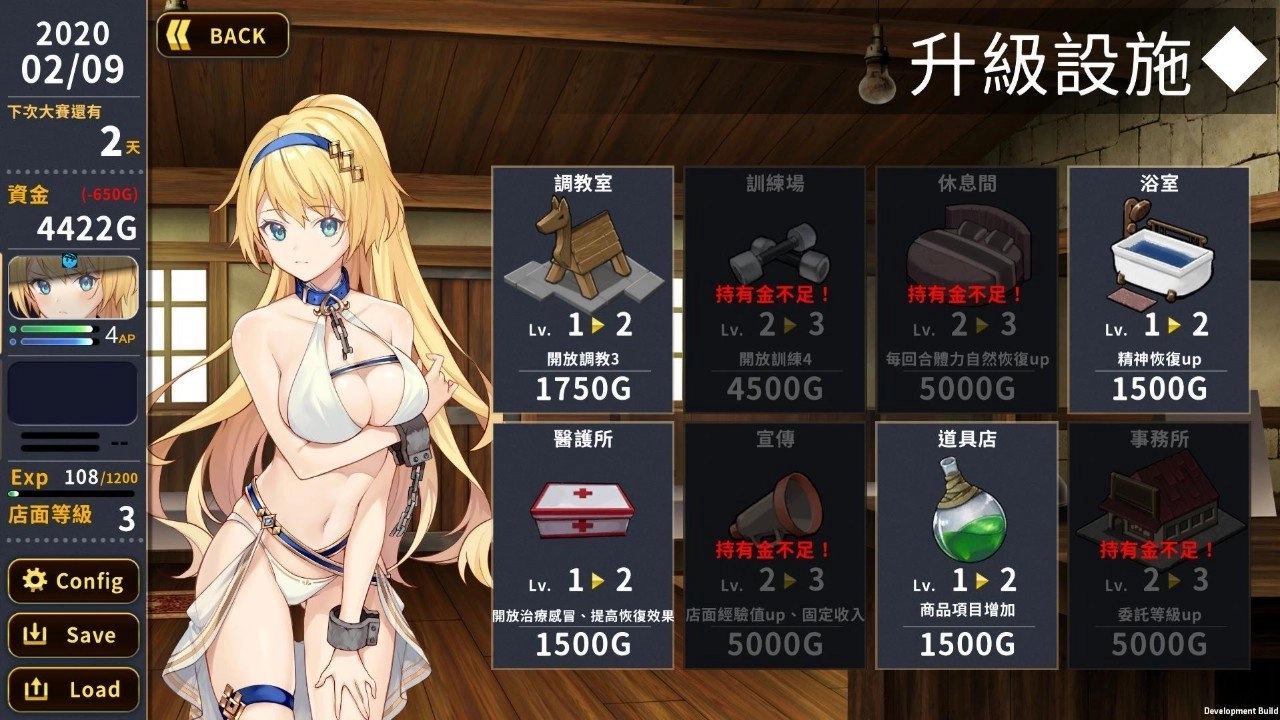Screen dimensions: 1280x720
Task: Select the character portrait thumbnail
Action: pyautogui.click(x=72, y=290)
